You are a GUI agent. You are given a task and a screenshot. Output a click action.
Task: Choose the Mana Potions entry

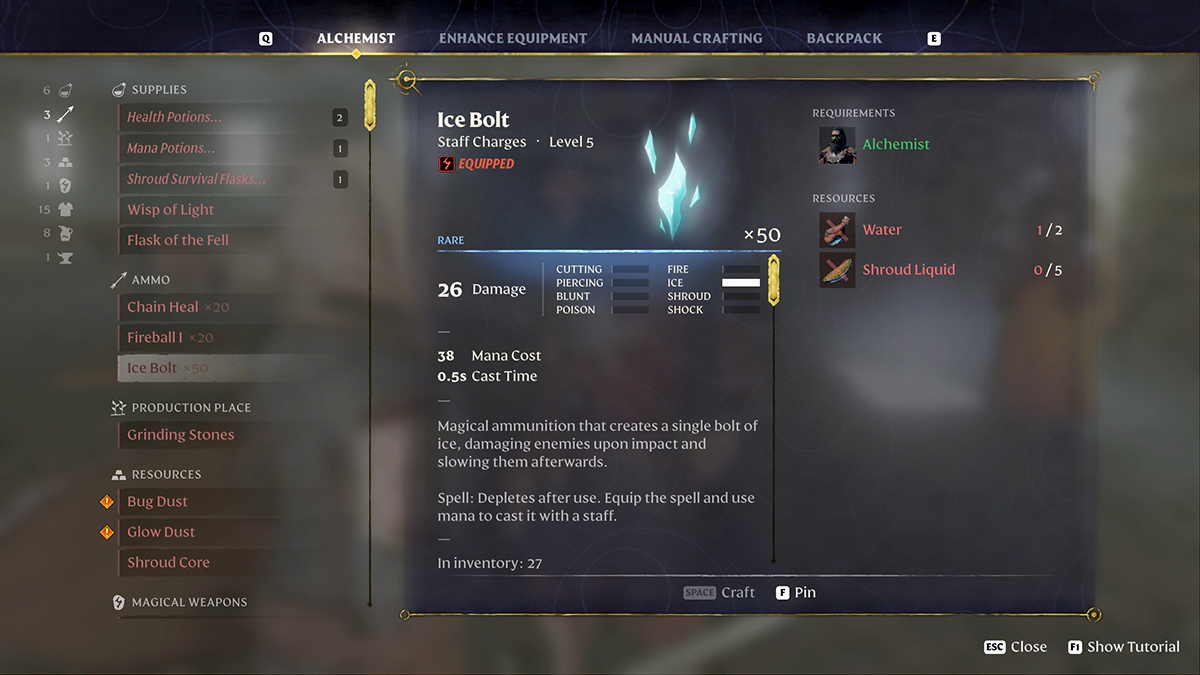pyautogui.click(x=171, y=148)
